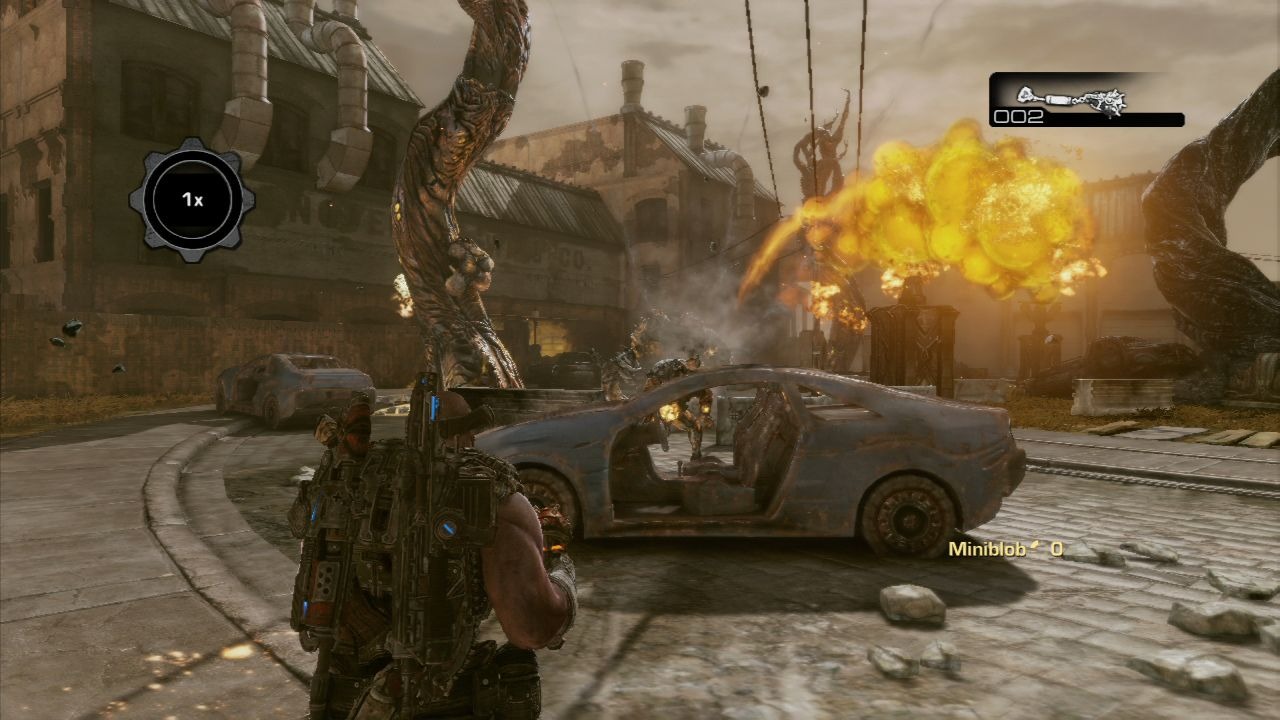Click the 1x multiplier gear icon
1280x720 pixels.
point(192,200)
